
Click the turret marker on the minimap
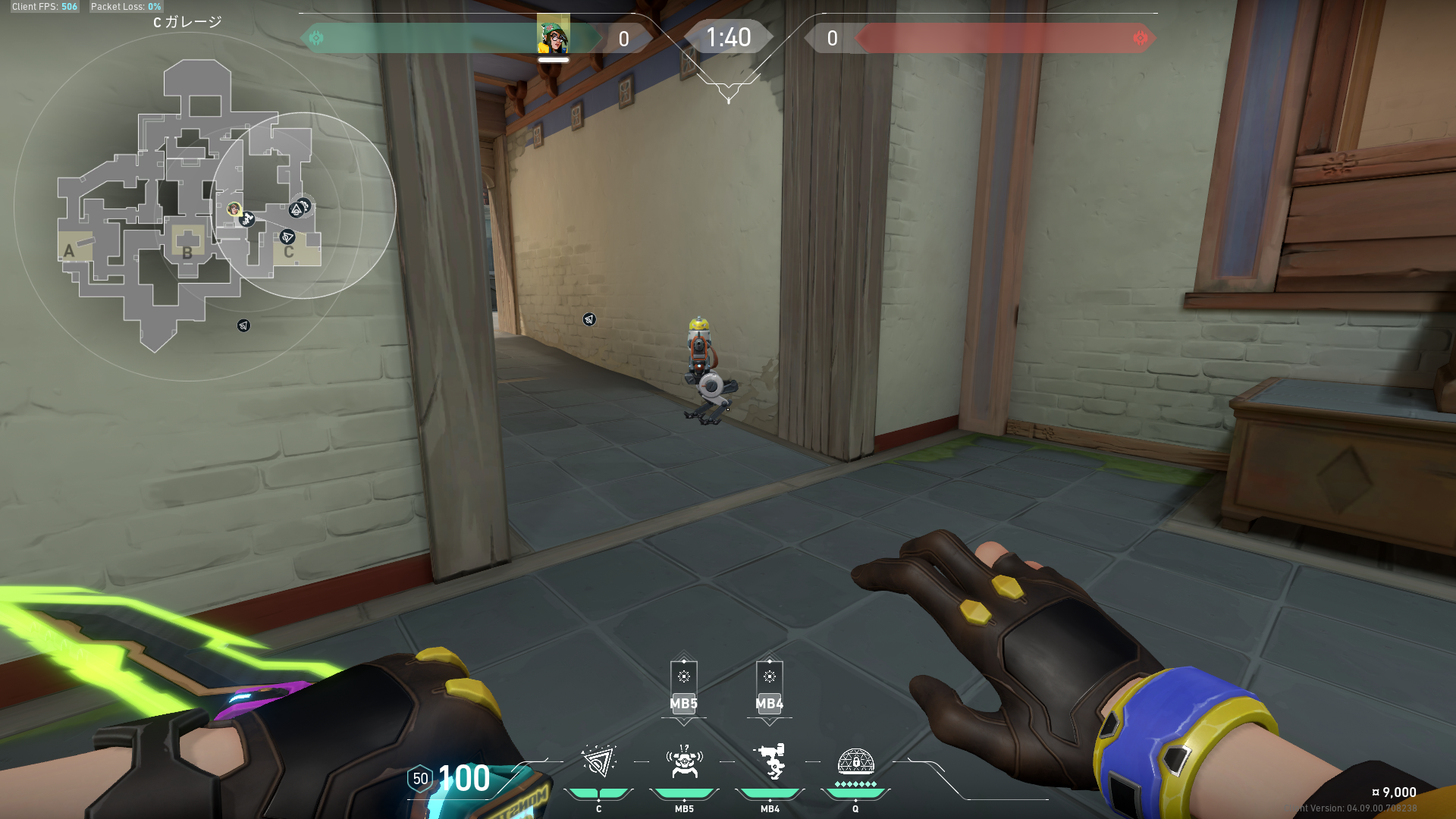point(247,220)
